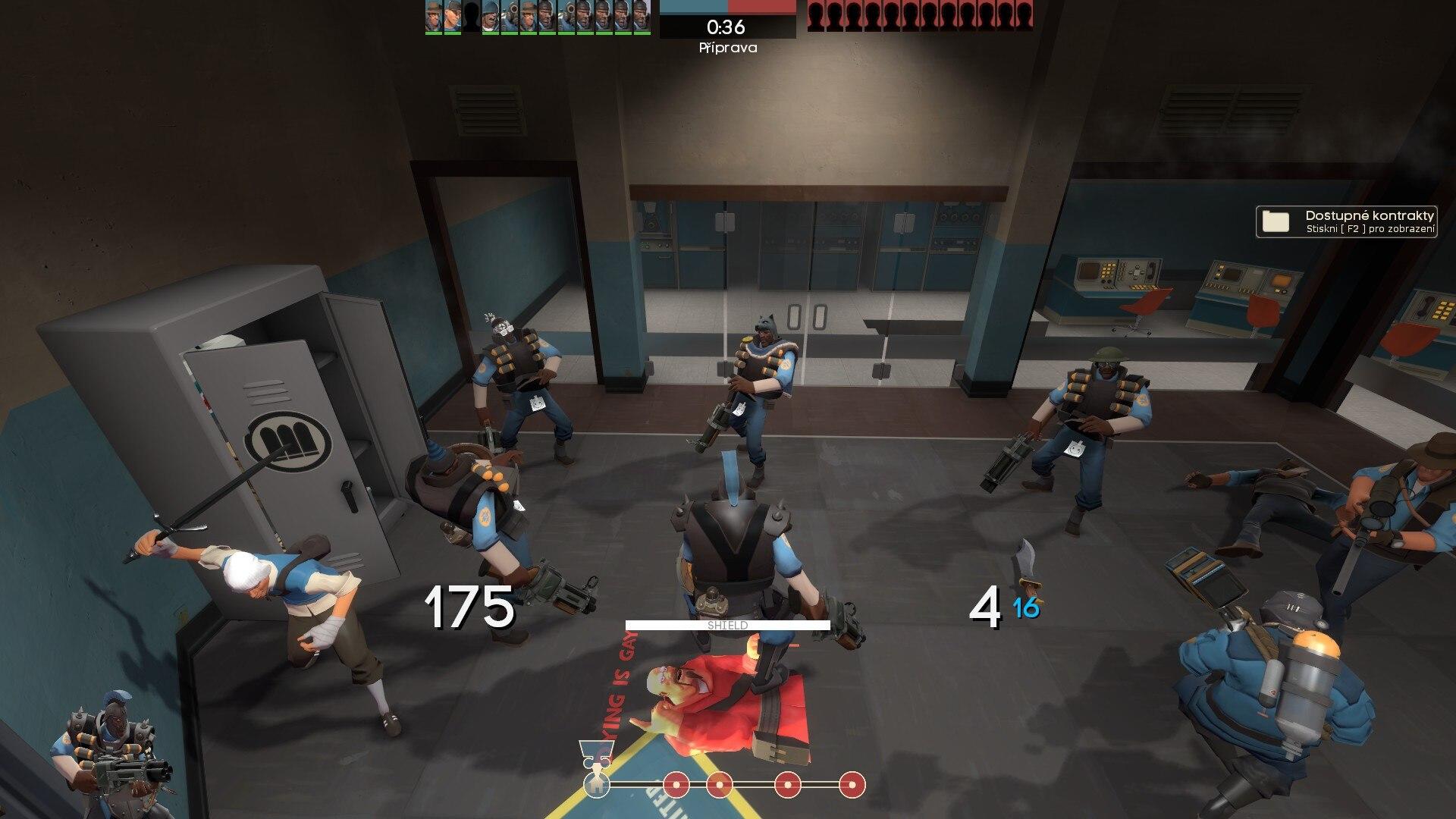Click the first red checkpoint circle on the track
The image size is (1456, 819).
click(676, 786)
